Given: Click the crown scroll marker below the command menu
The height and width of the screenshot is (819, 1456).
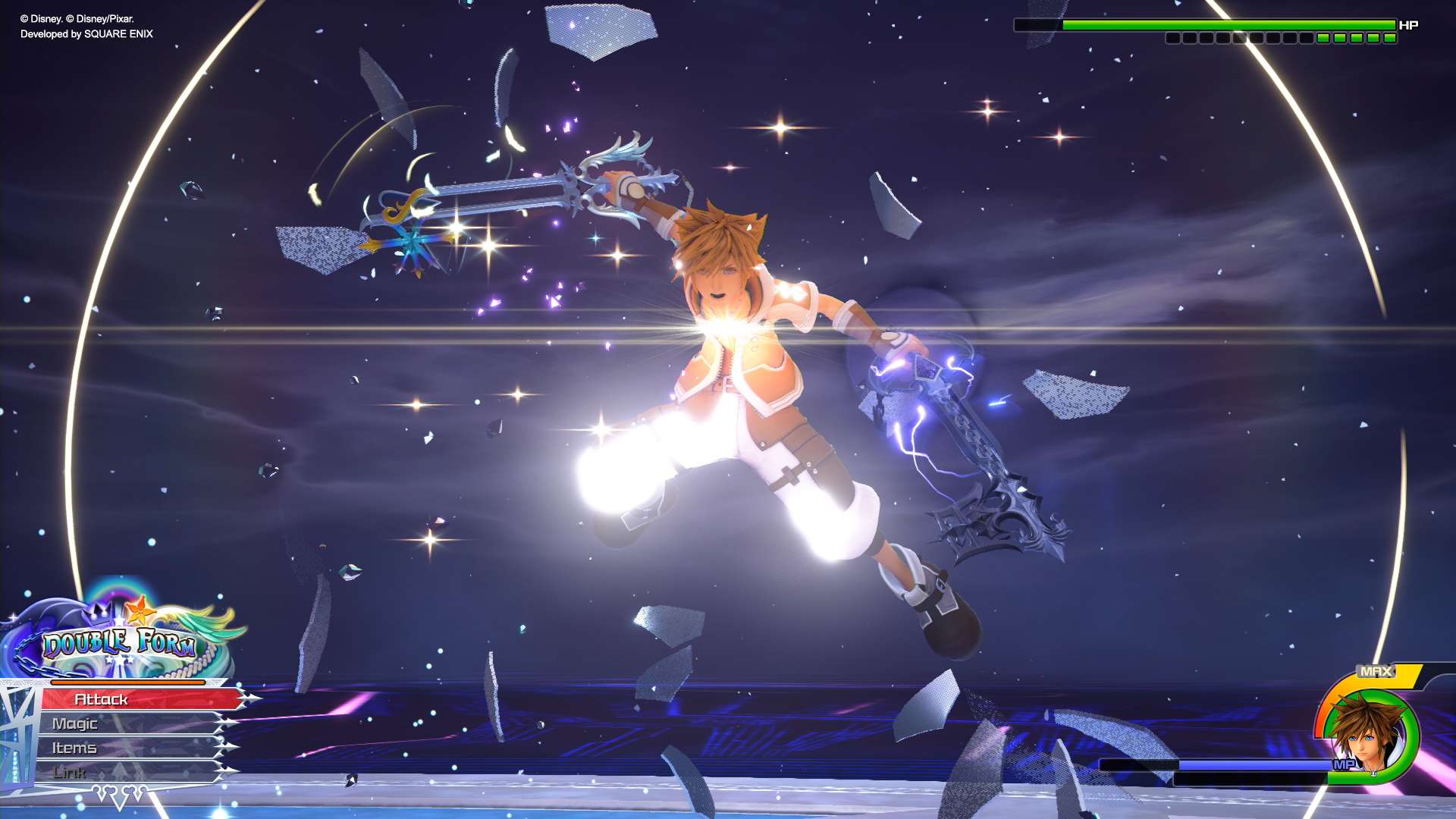Looking at the screenshot, I should (118, 793).
